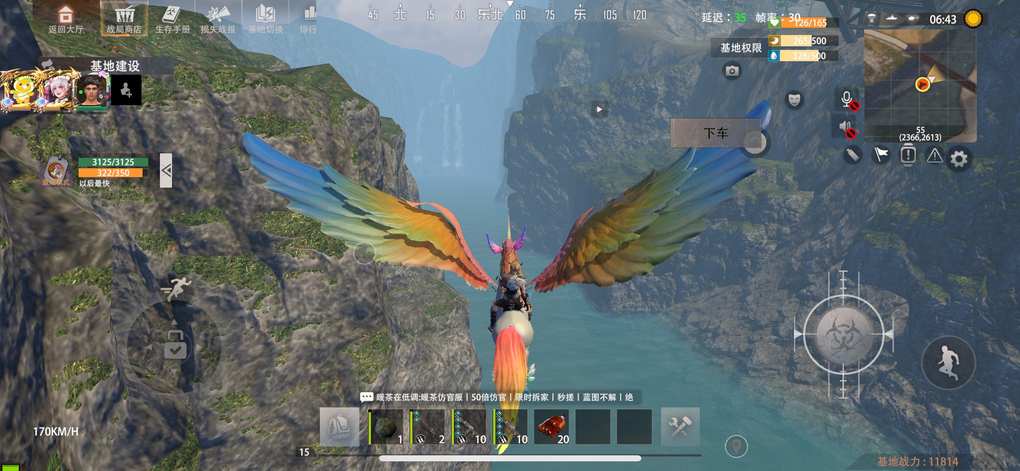The height and width of the screenshot is (471, 1020).
Task: Open the hammer and wrench build menu
Action: tap(680, 427)
